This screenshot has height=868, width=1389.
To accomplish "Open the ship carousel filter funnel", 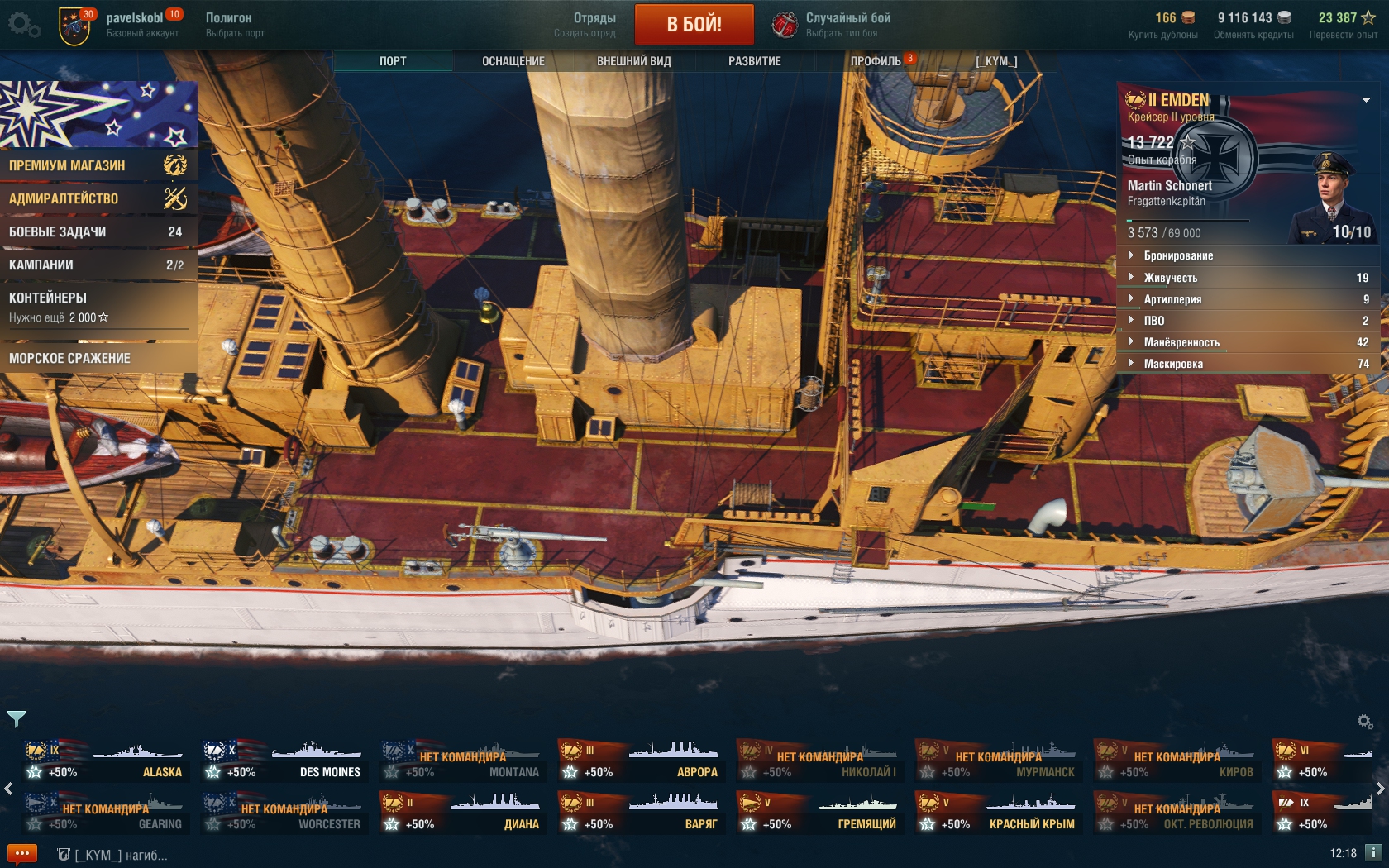I will click(x=17, y=718).
